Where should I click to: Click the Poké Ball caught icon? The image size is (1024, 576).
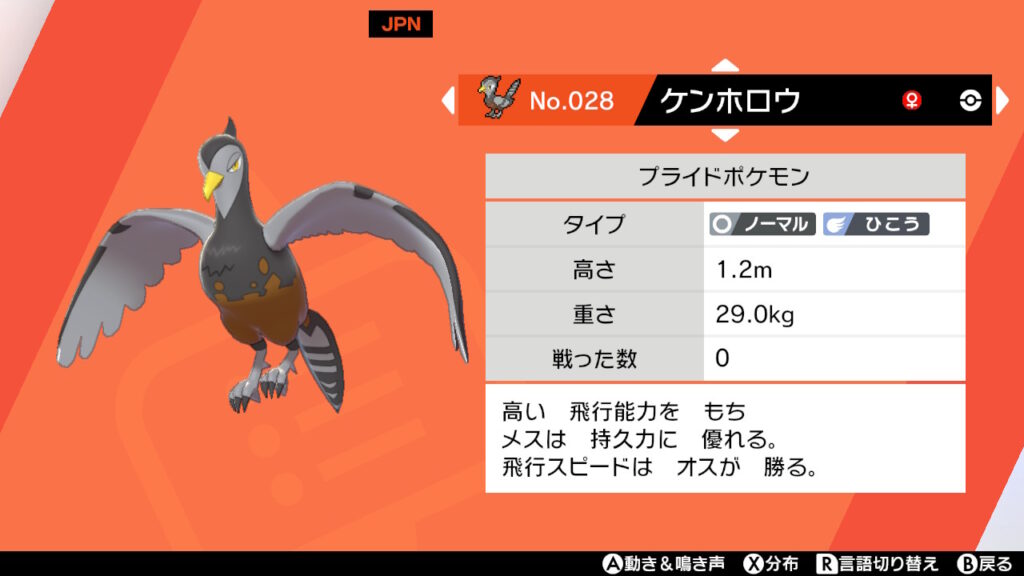click(x=970, y=100)
